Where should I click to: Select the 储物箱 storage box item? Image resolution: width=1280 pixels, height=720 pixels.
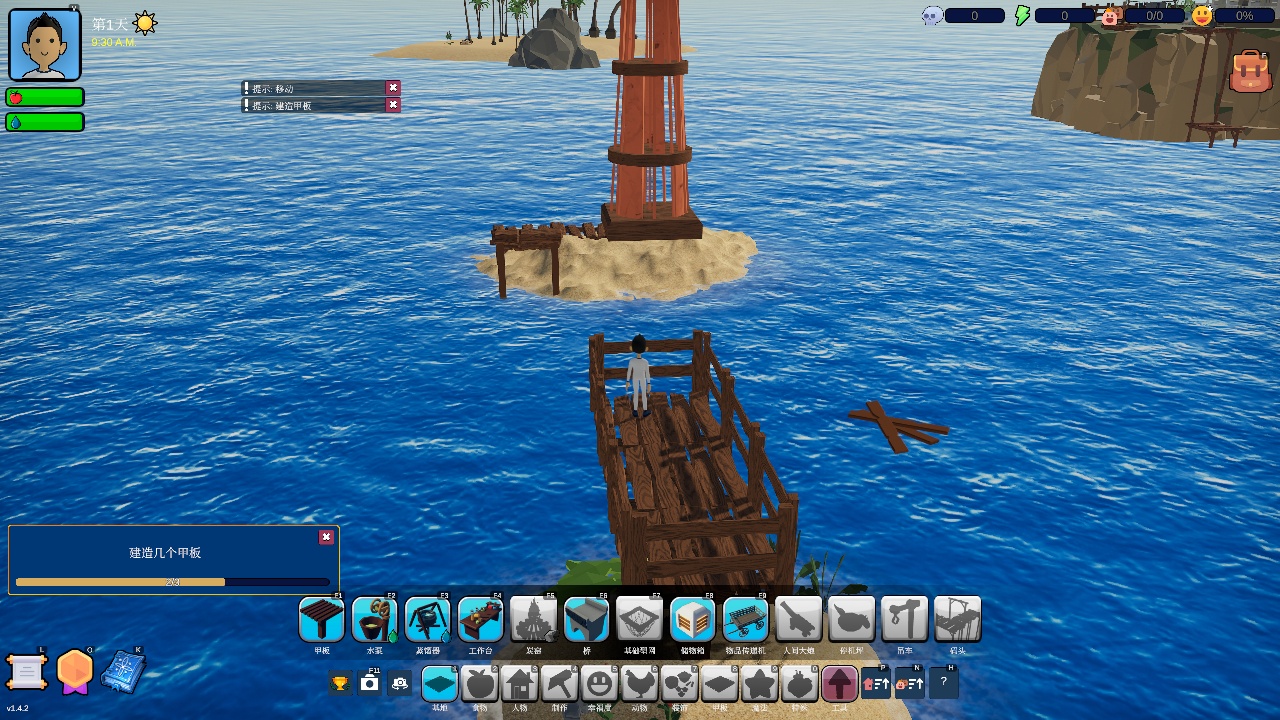pos(692,620)
